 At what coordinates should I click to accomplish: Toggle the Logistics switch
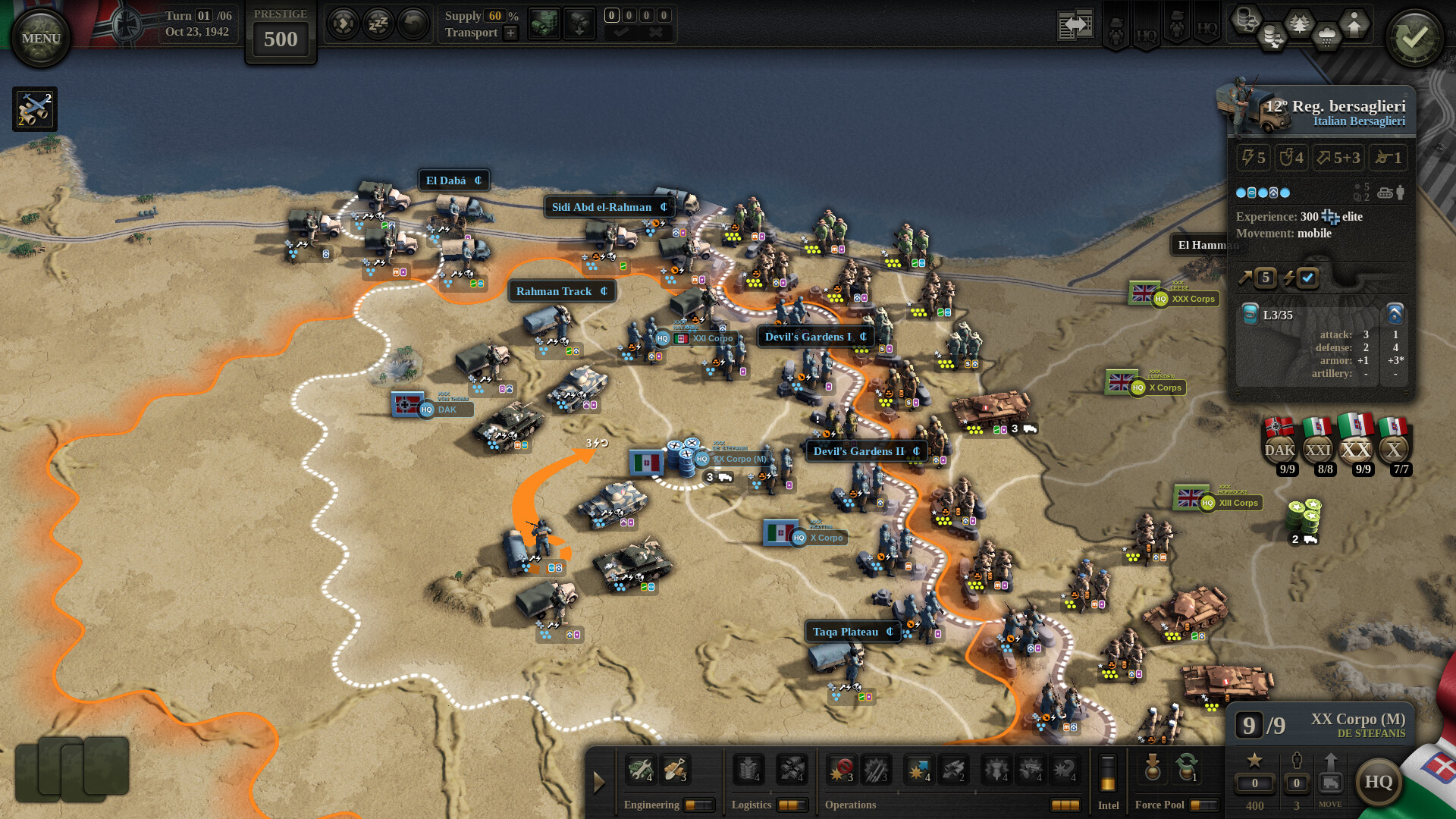pyautogui.click(x=793, y=805)
